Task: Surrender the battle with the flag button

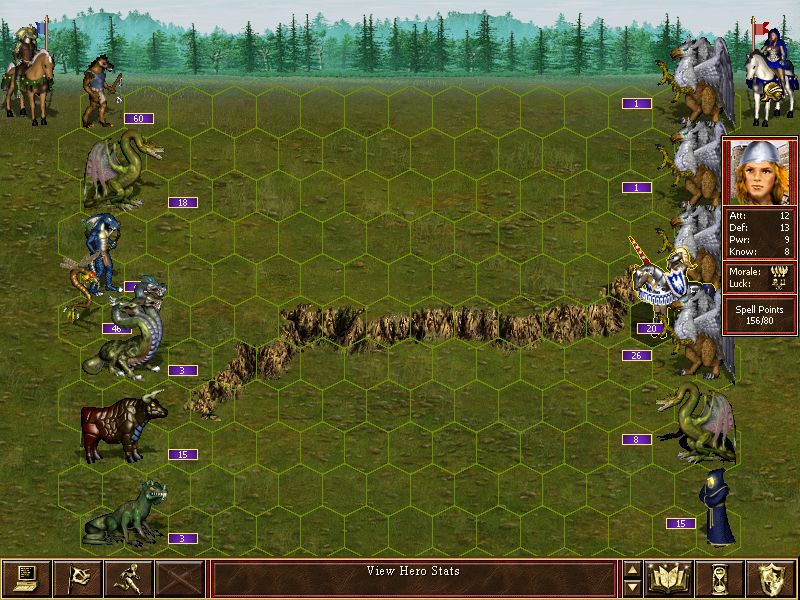Action: (77, 578)
